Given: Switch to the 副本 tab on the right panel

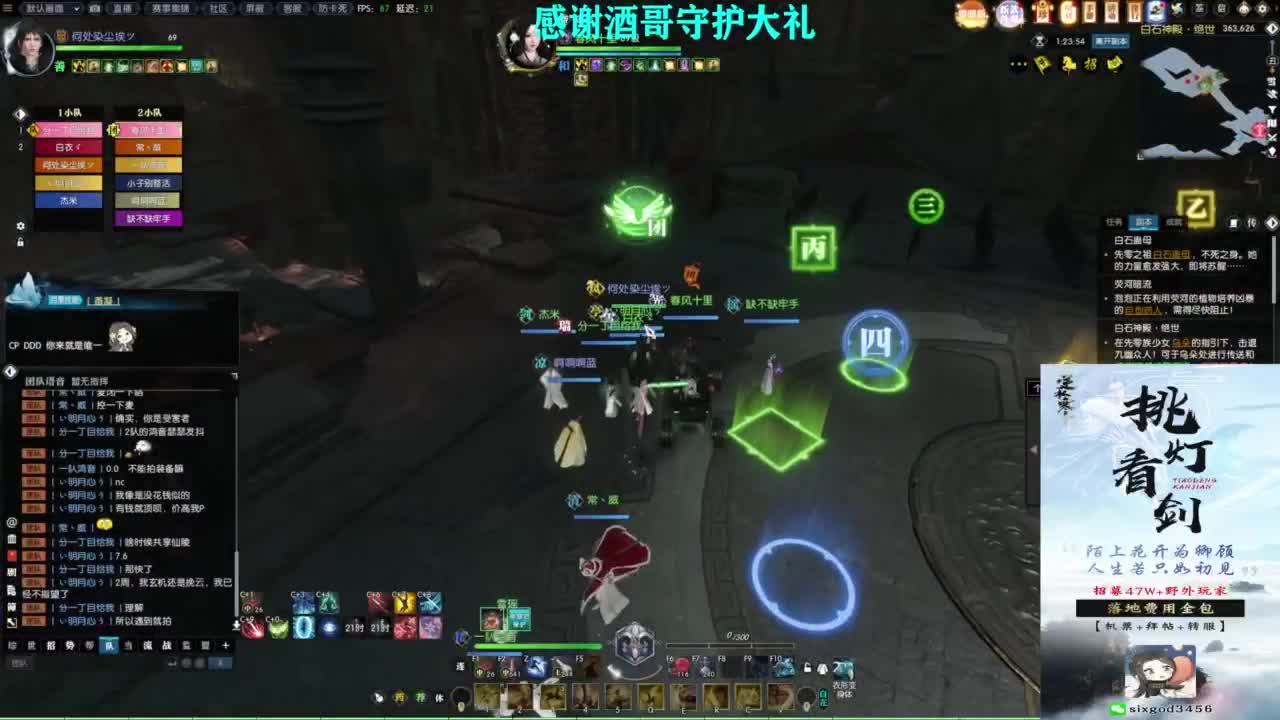Looking at the screenshot, I should tap(1143, 220).
